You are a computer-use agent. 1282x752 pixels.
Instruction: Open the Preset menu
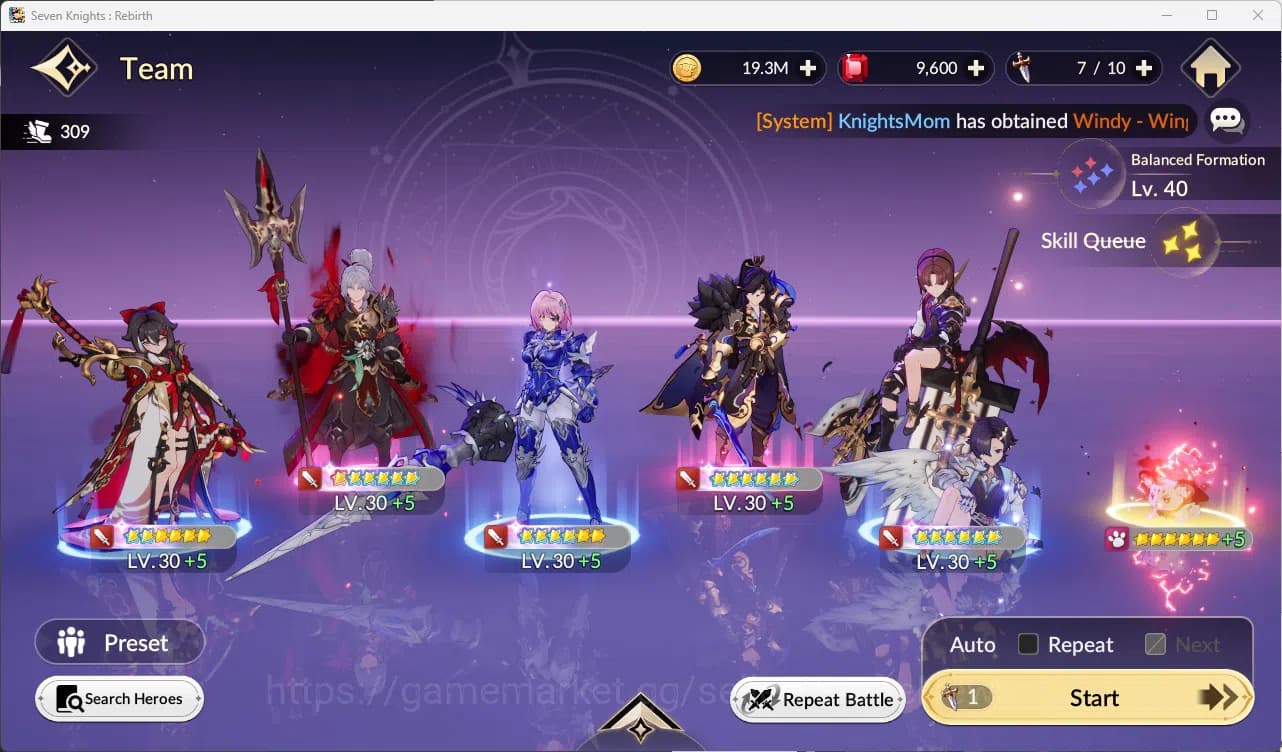pos(119,642)
